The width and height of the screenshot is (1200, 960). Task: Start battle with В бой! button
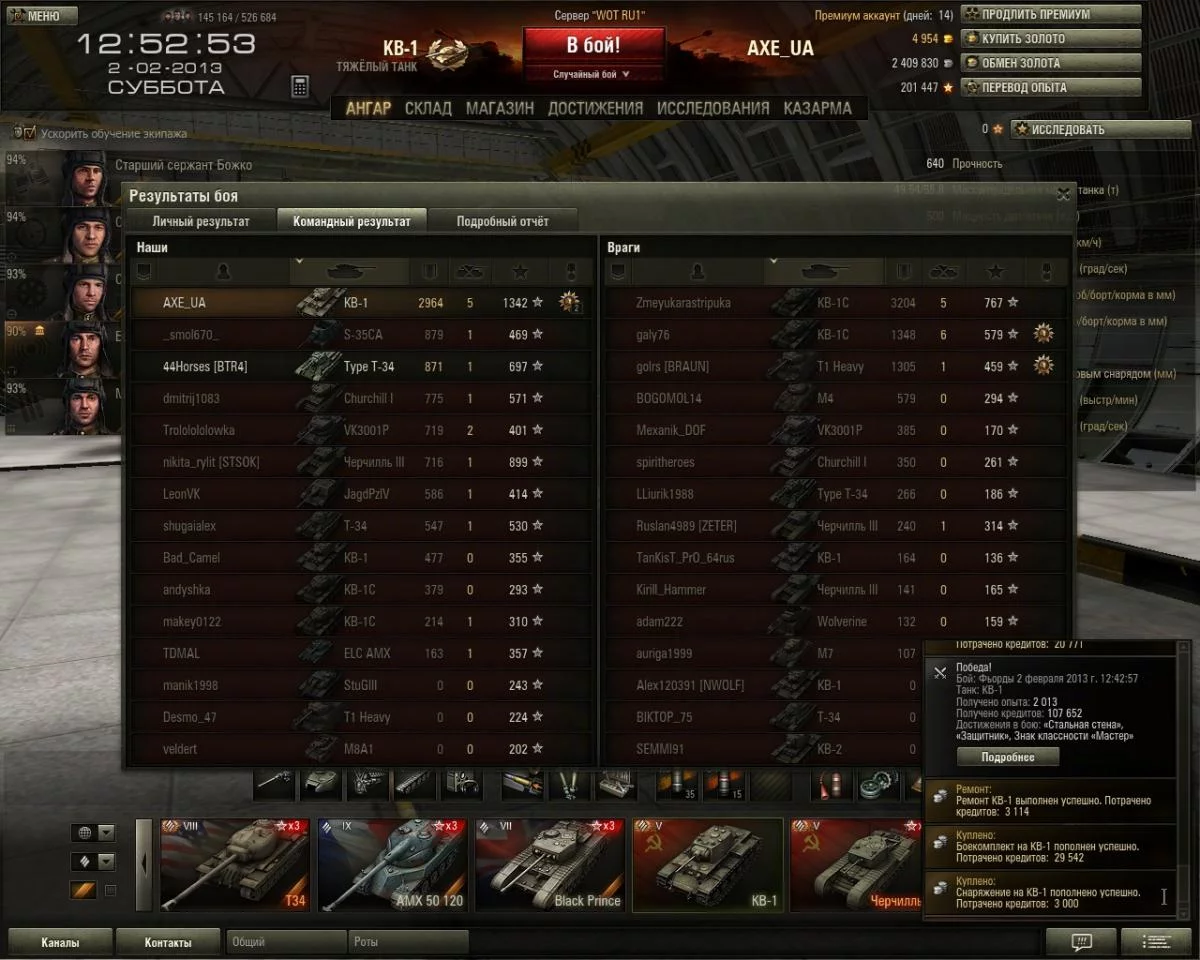tap(593, 46)
